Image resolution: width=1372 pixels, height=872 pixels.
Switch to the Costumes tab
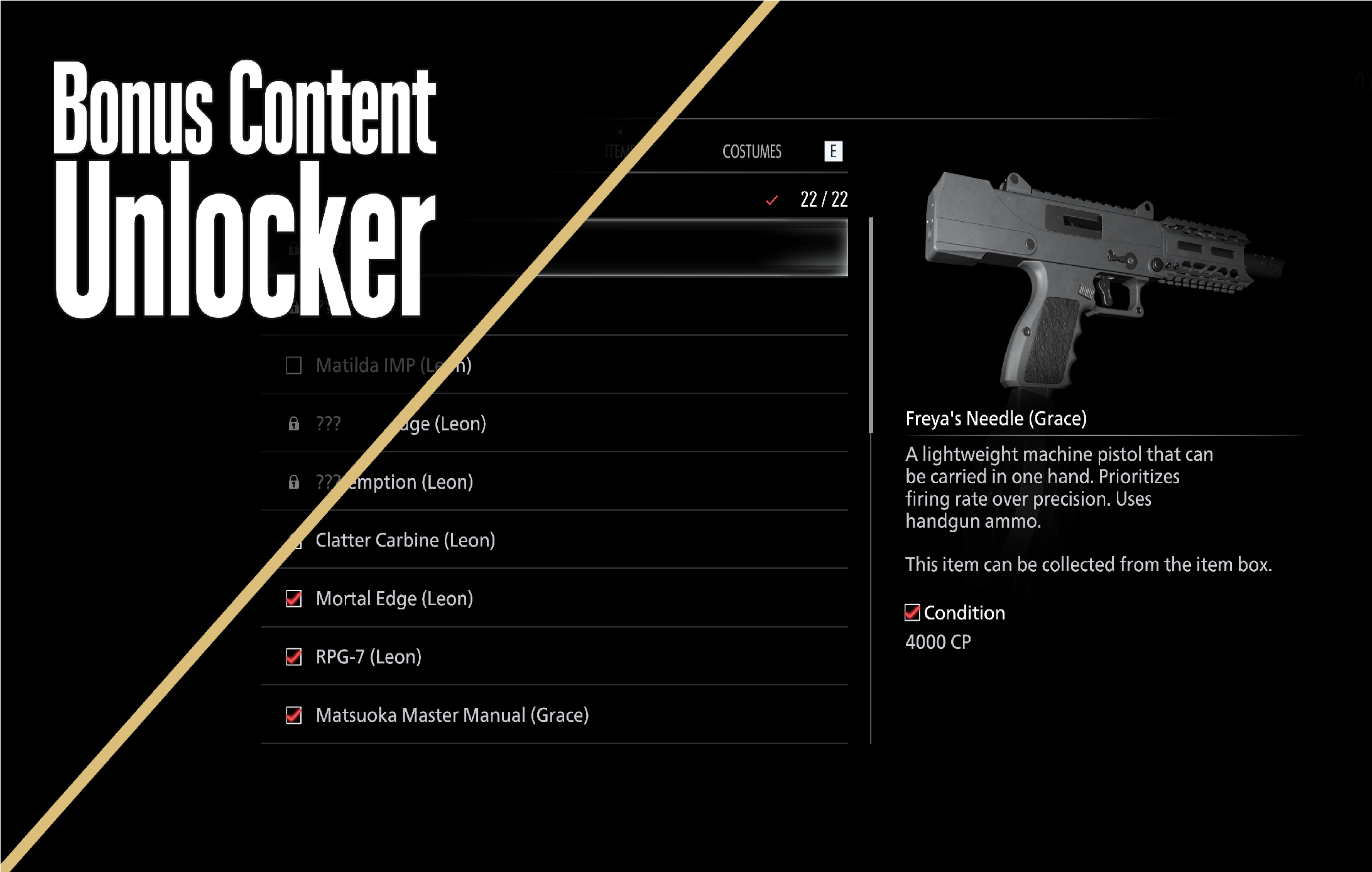pyautogui.click(x=751, y=151)
